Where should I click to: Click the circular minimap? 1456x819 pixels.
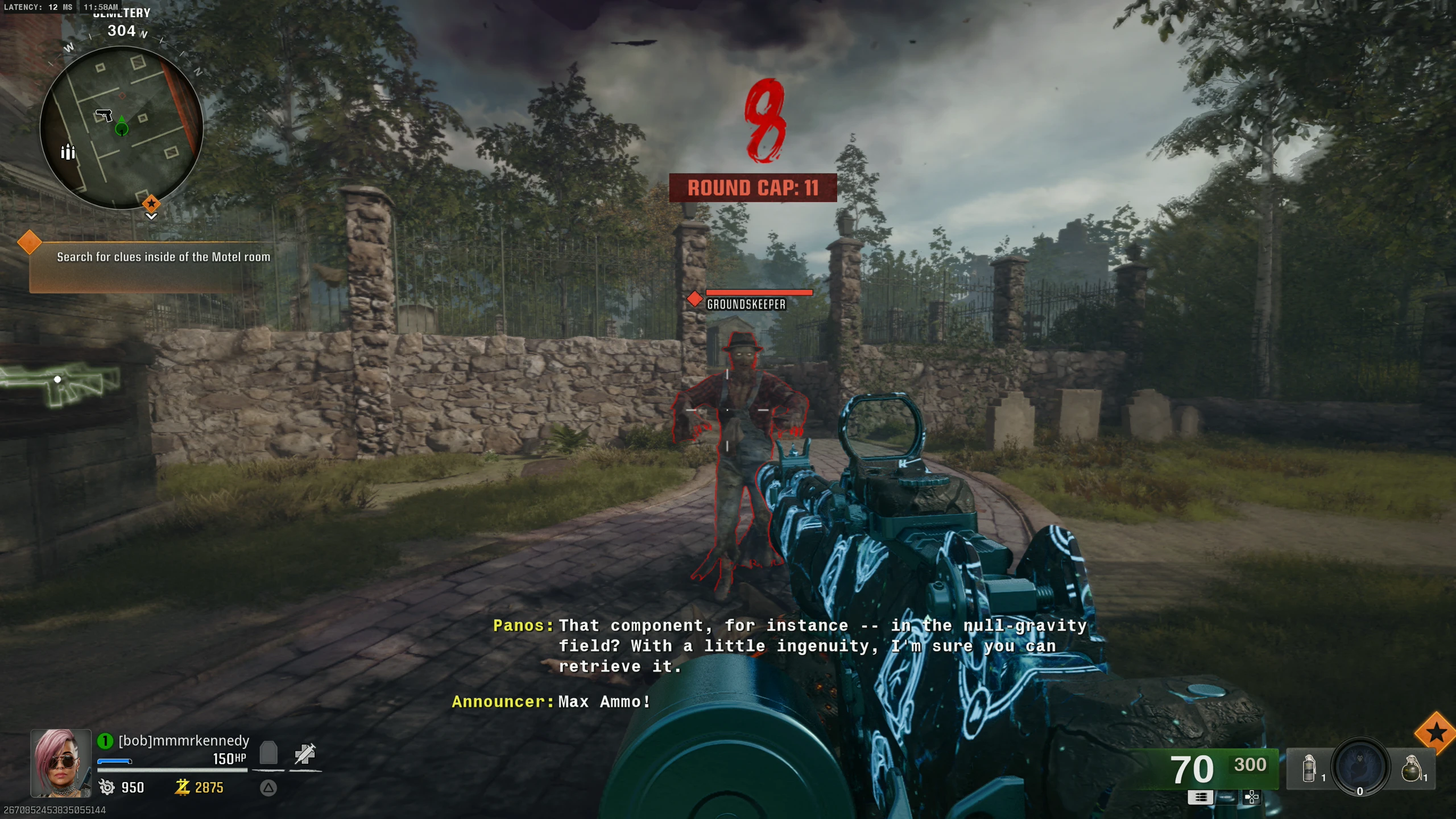121,128
